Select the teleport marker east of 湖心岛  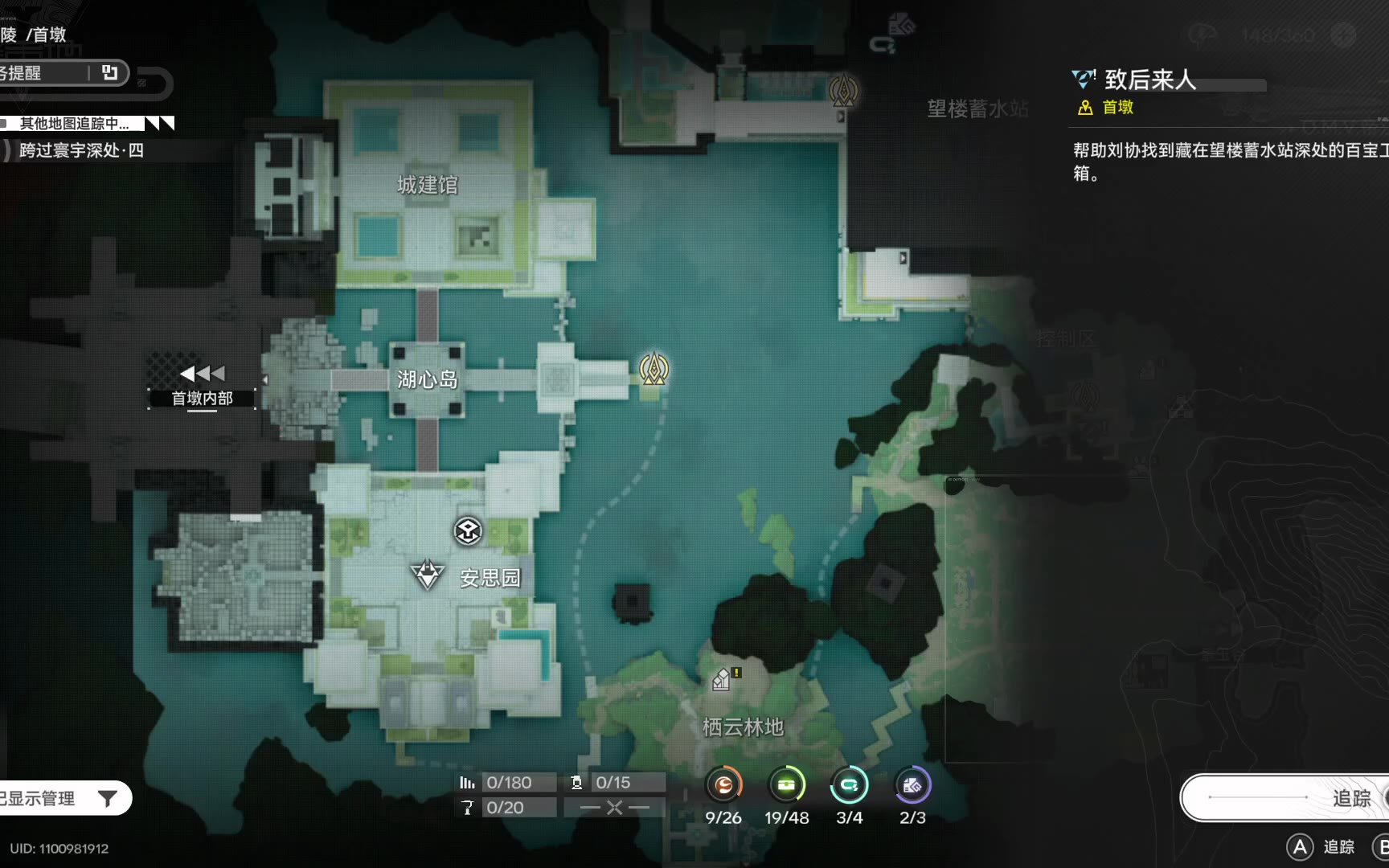[x=654, y=369]
